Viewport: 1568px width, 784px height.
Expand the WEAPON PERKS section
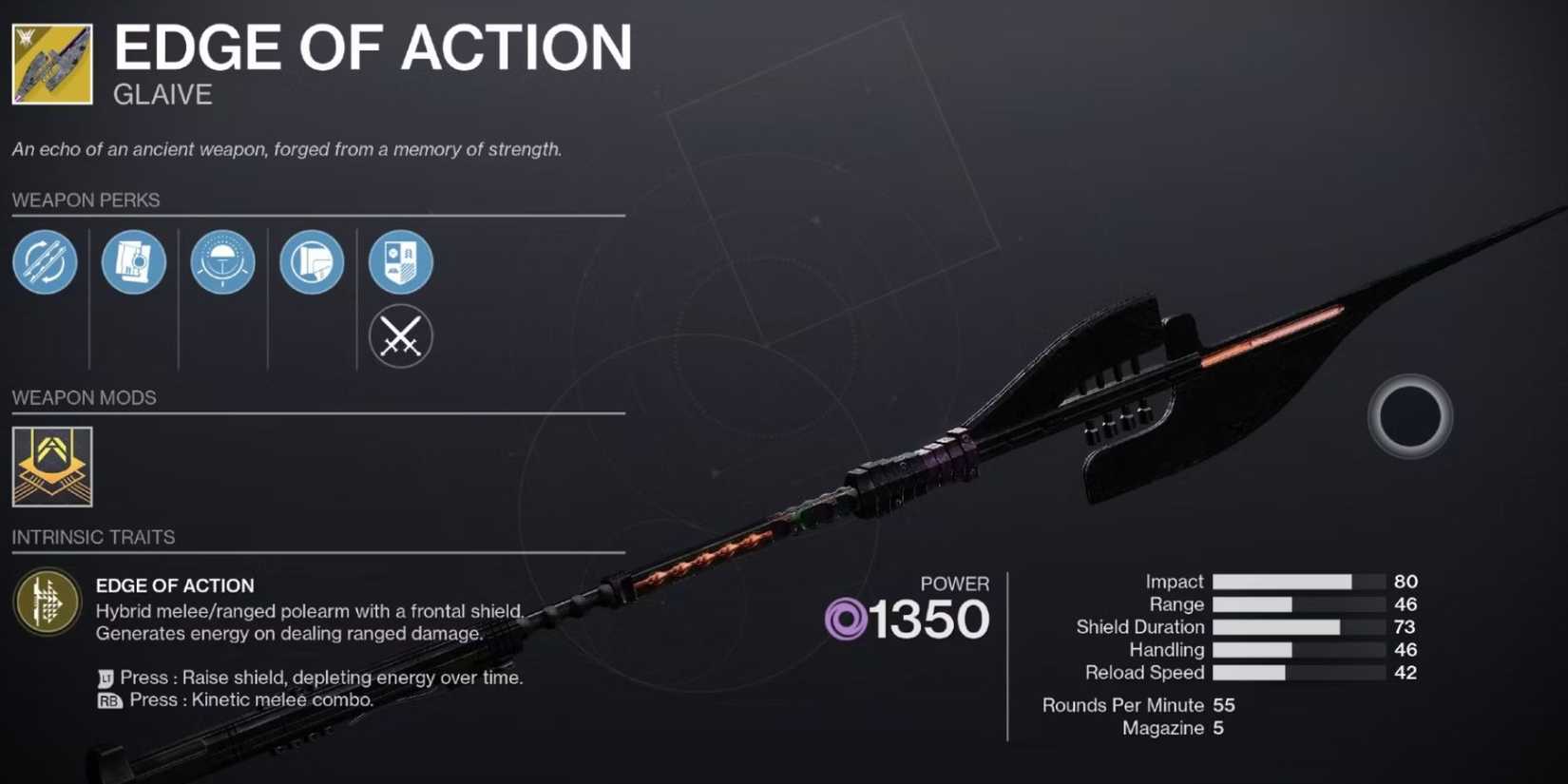tap(86, 200)
